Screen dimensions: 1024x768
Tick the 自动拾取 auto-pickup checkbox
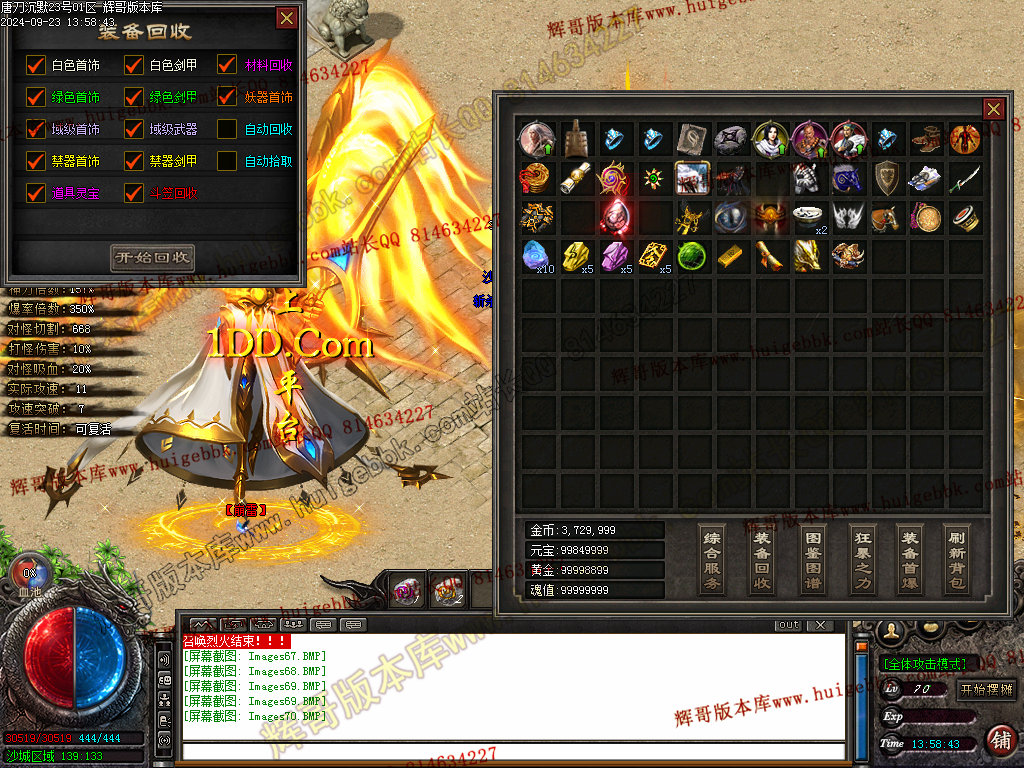click(x=228, y=161)
